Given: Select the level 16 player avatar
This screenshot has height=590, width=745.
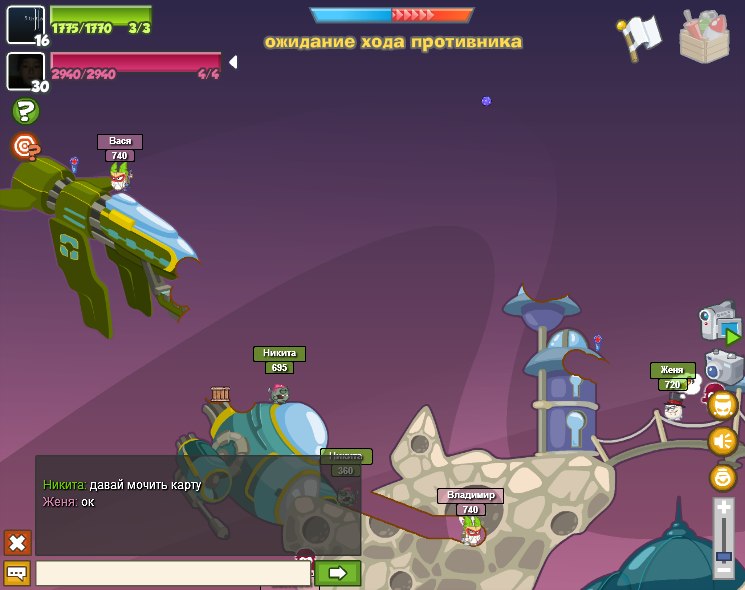Looking at the screenshot, I should (x=25, y=24).
